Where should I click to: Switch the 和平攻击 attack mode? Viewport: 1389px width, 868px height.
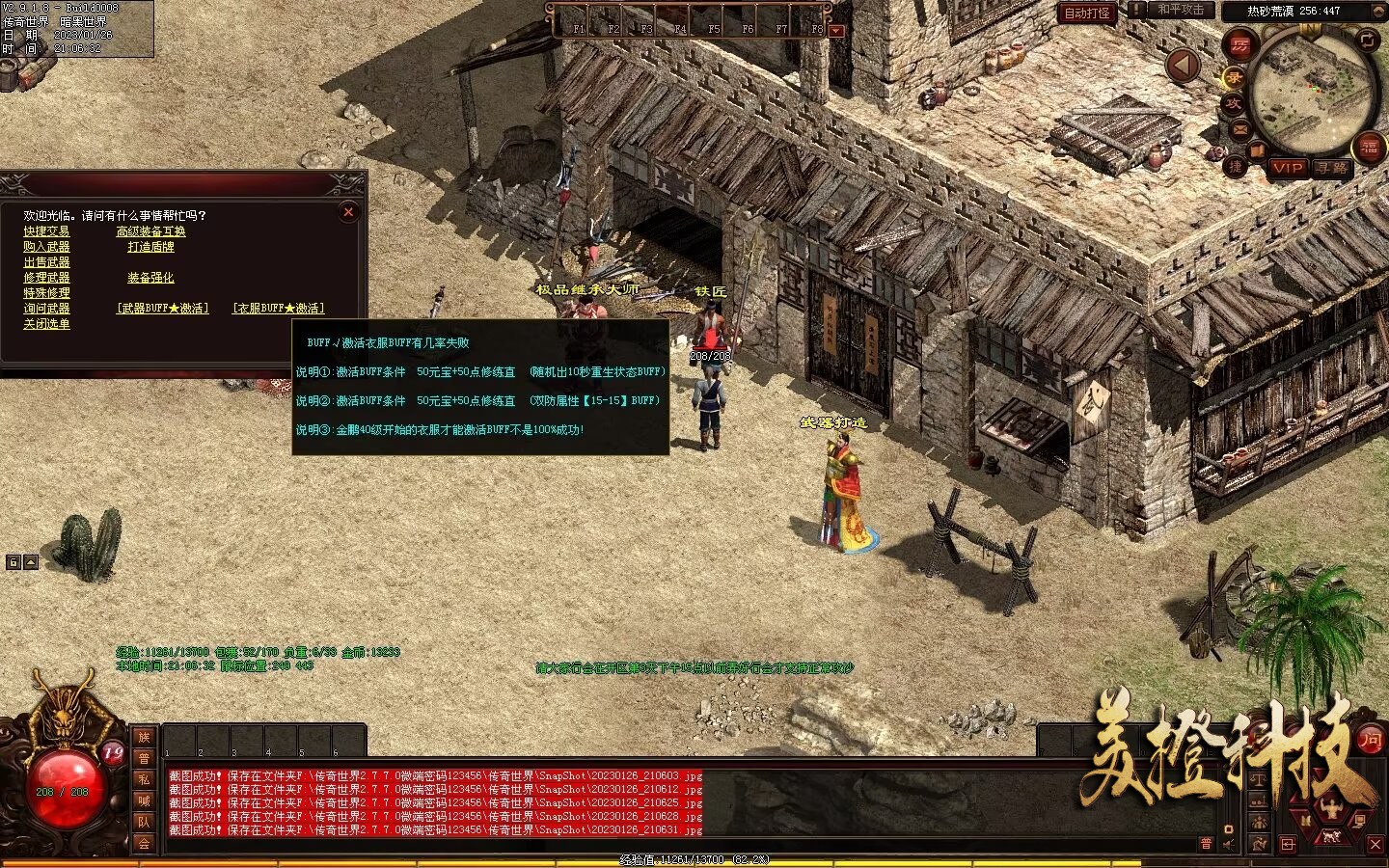pyautogui.click(x=1180, y=10)
